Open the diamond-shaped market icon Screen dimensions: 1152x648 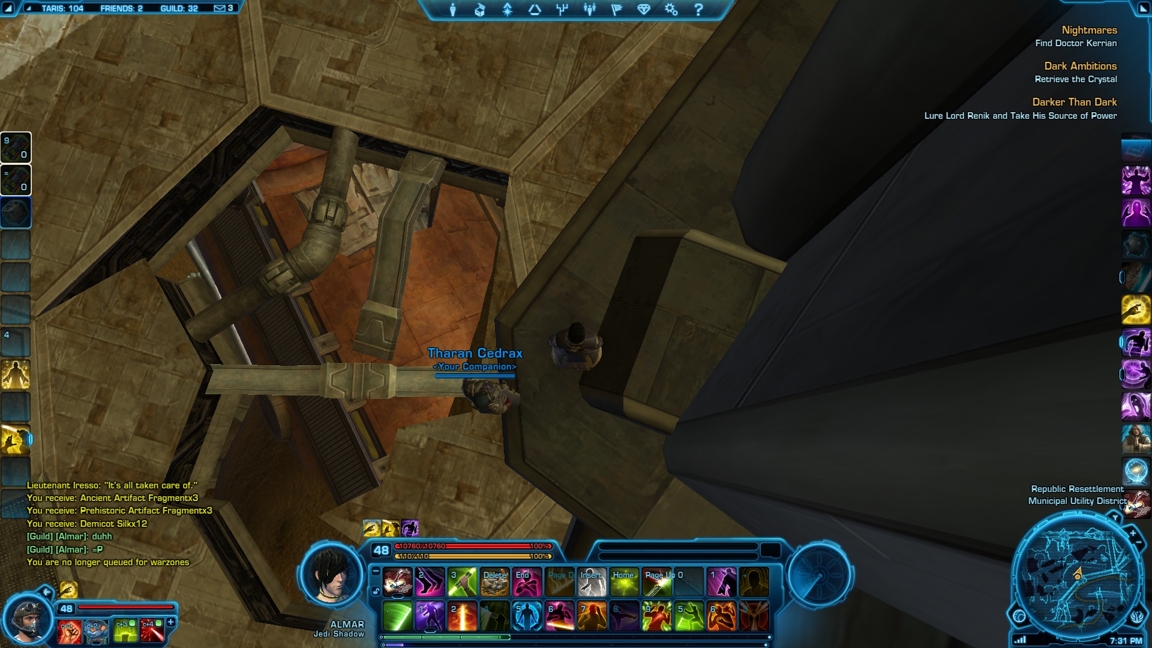click(643, 10)
